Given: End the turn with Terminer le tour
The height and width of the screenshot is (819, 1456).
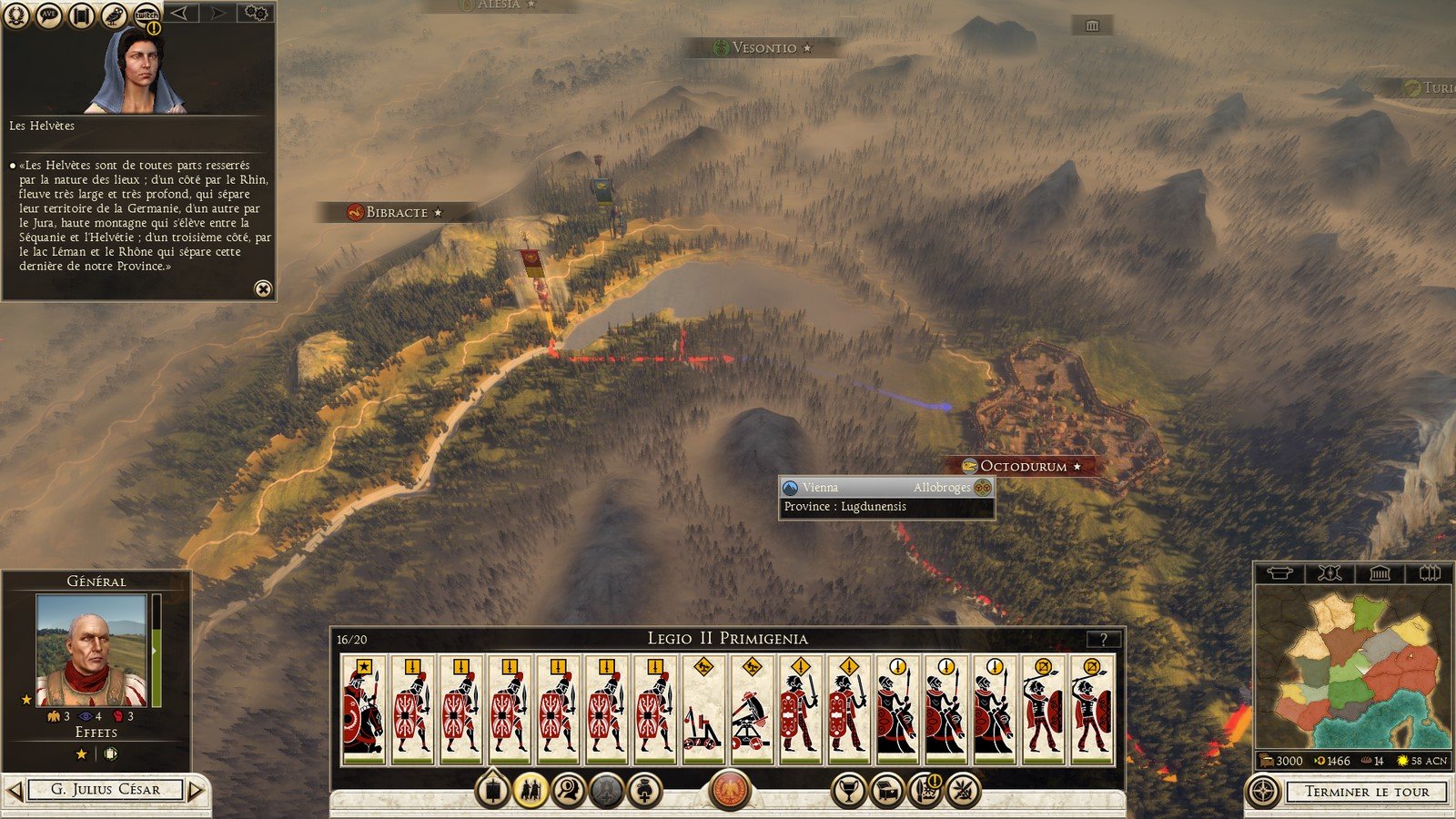Looking at the screenshot, I should (1367, 792).
